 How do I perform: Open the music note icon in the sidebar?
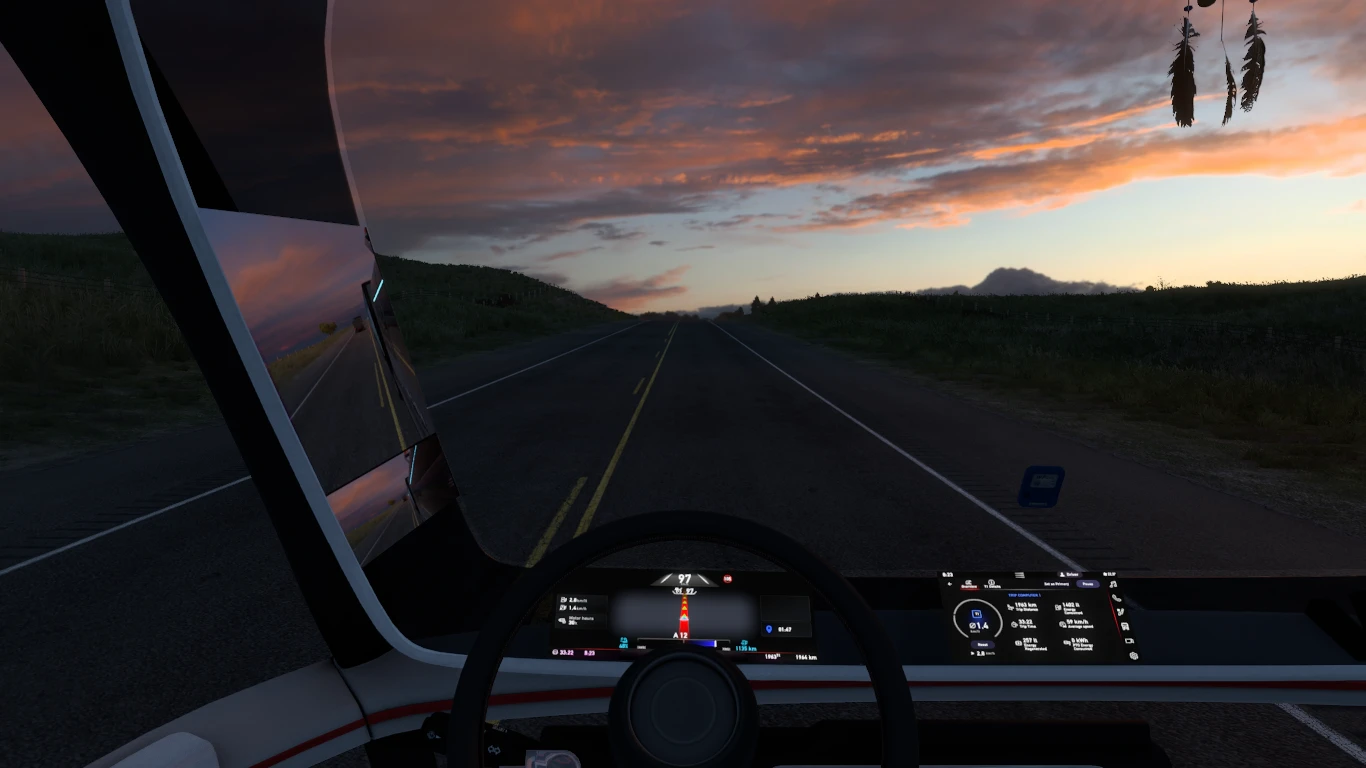click(1113, 584)
